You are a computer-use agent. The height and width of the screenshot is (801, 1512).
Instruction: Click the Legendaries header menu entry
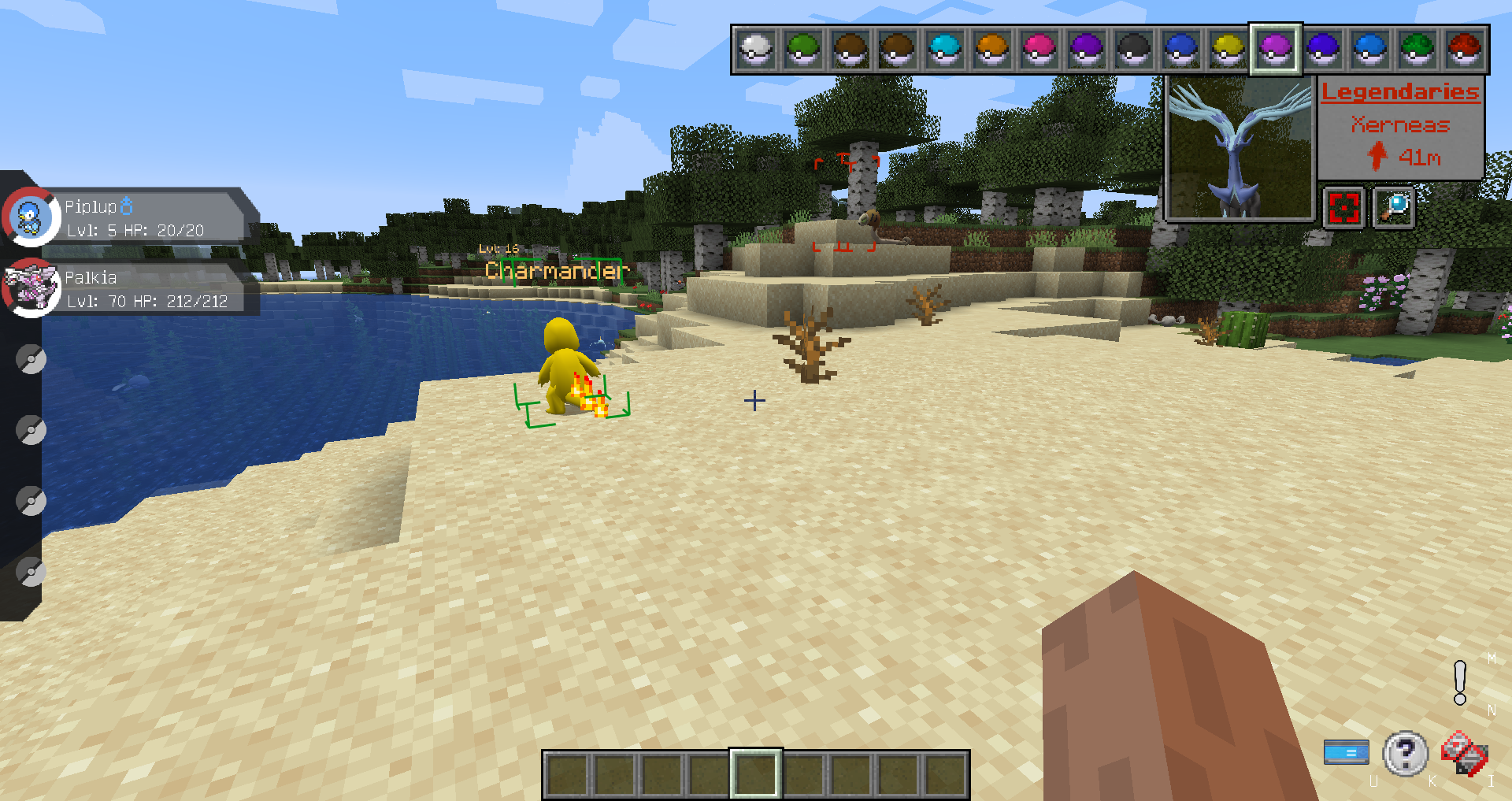pos(1401,91)
